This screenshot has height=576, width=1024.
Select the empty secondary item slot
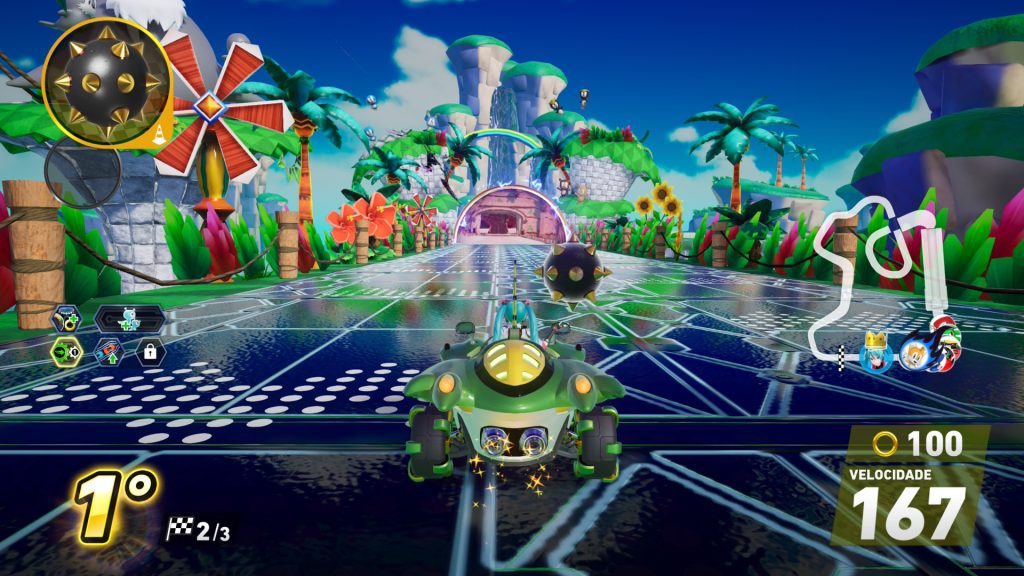click(83, 172)
